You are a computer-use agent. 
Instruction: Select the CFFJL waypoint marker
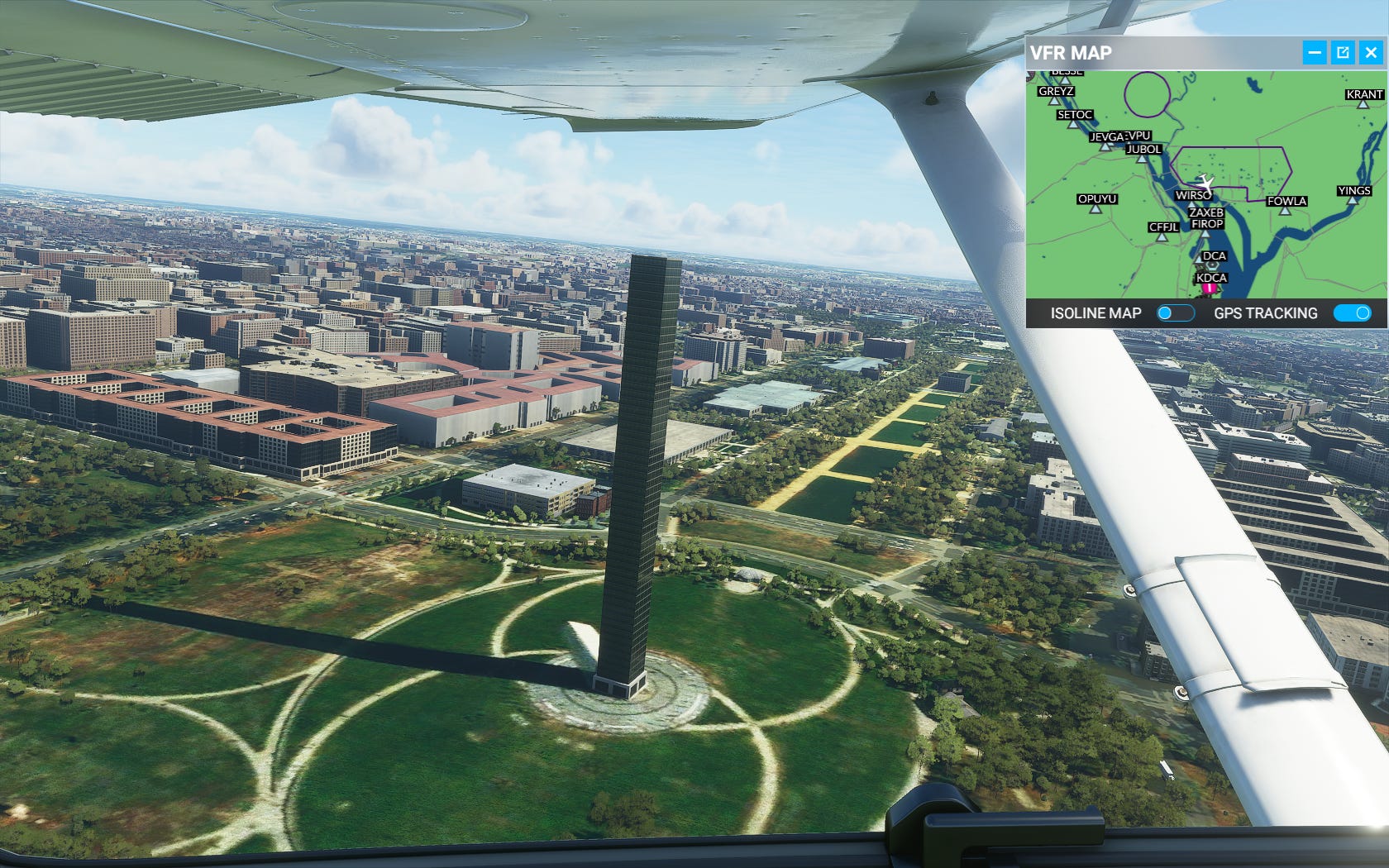(x=1162, y=236)
